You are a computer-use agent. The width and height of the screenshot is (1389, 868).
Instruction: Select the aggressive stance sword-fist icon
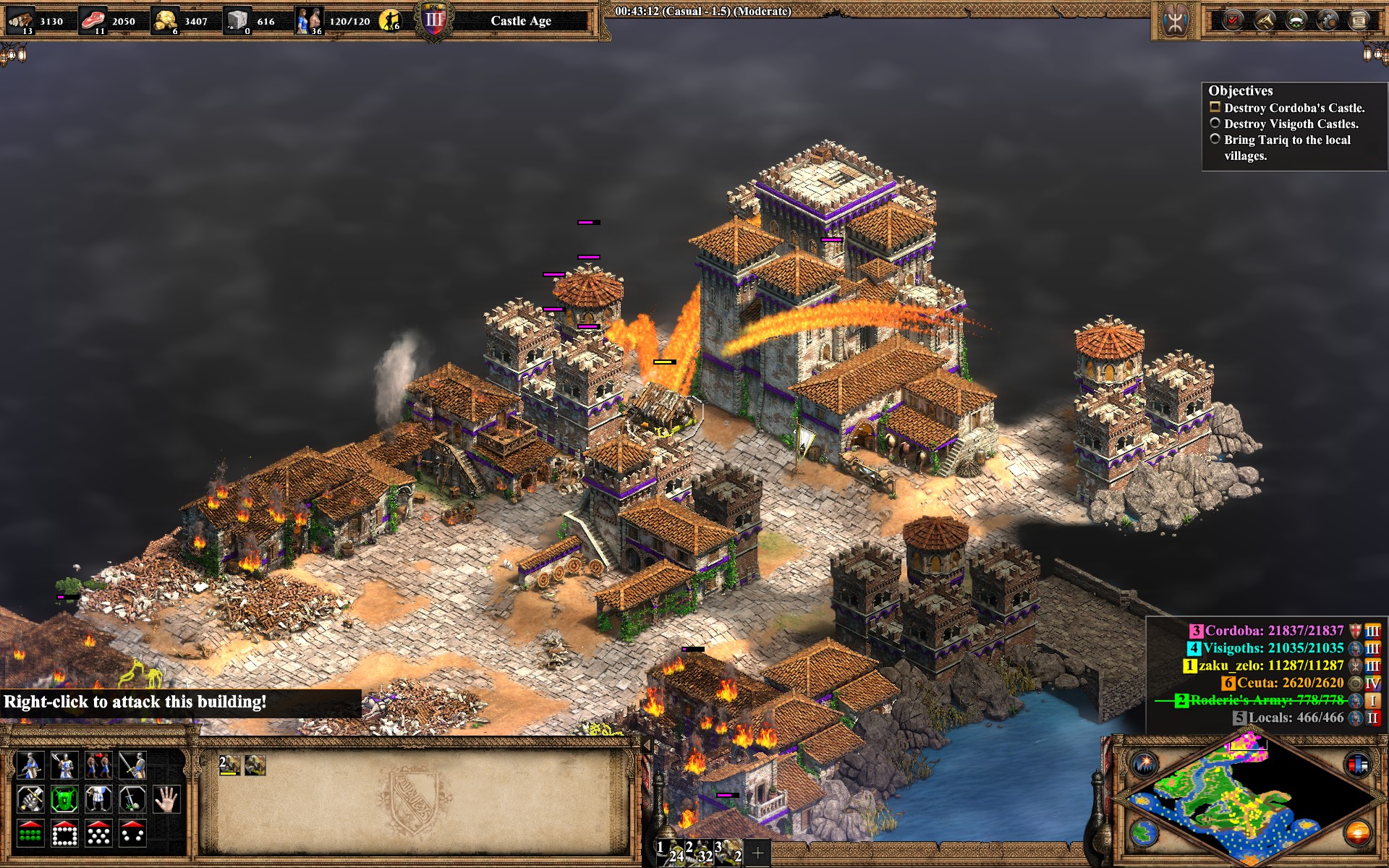(x=30, y=800)
